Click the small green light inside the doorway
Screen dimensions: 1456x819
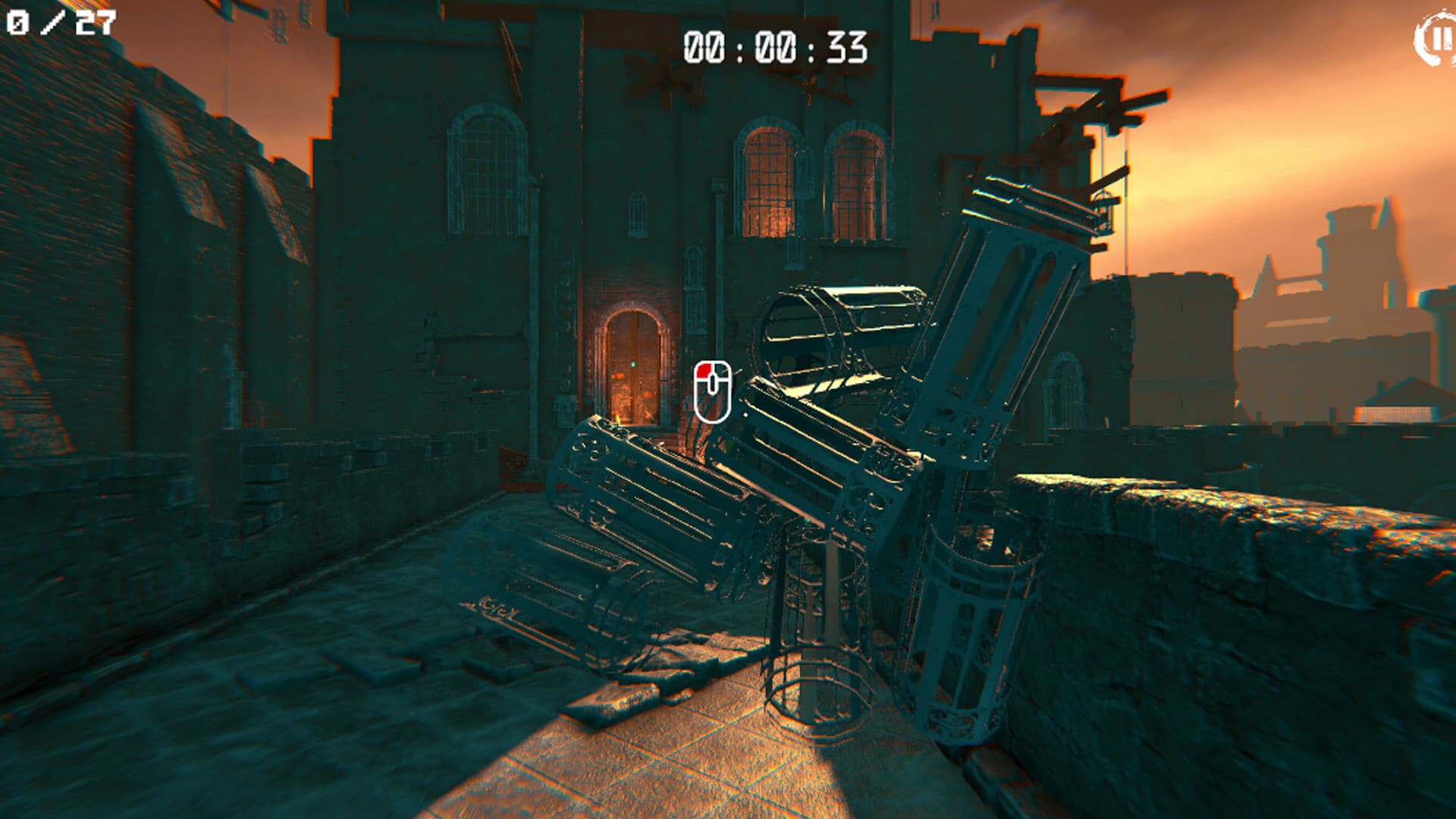[x=632, y=364]
